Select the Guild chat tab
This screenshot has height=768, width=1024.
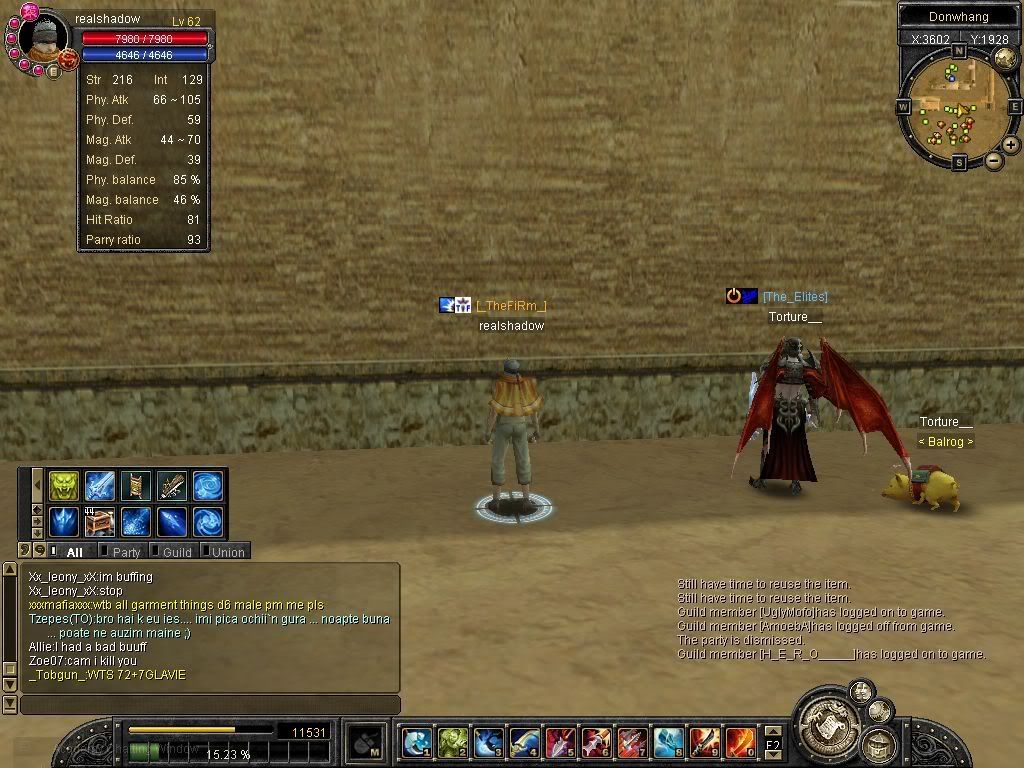pyautogui.click(x=175, y=551)
